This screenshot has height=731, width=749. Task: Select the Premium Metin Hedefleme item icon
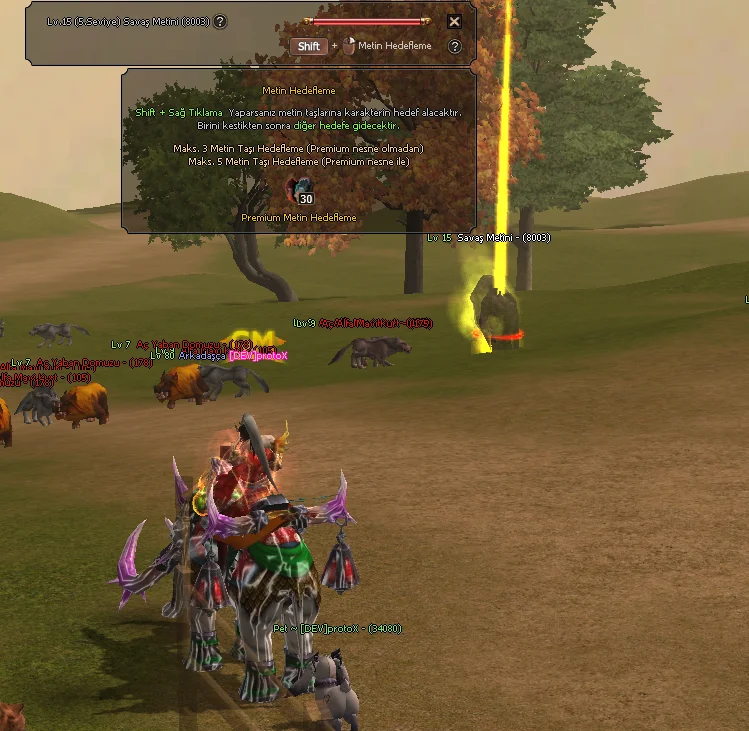[299, 190]
